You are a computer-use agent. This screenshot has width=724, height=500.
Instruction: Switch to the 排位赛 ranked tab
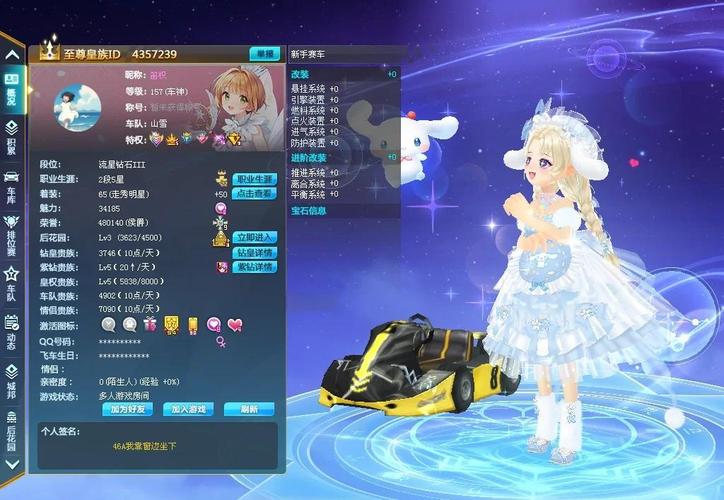[11, 236]
